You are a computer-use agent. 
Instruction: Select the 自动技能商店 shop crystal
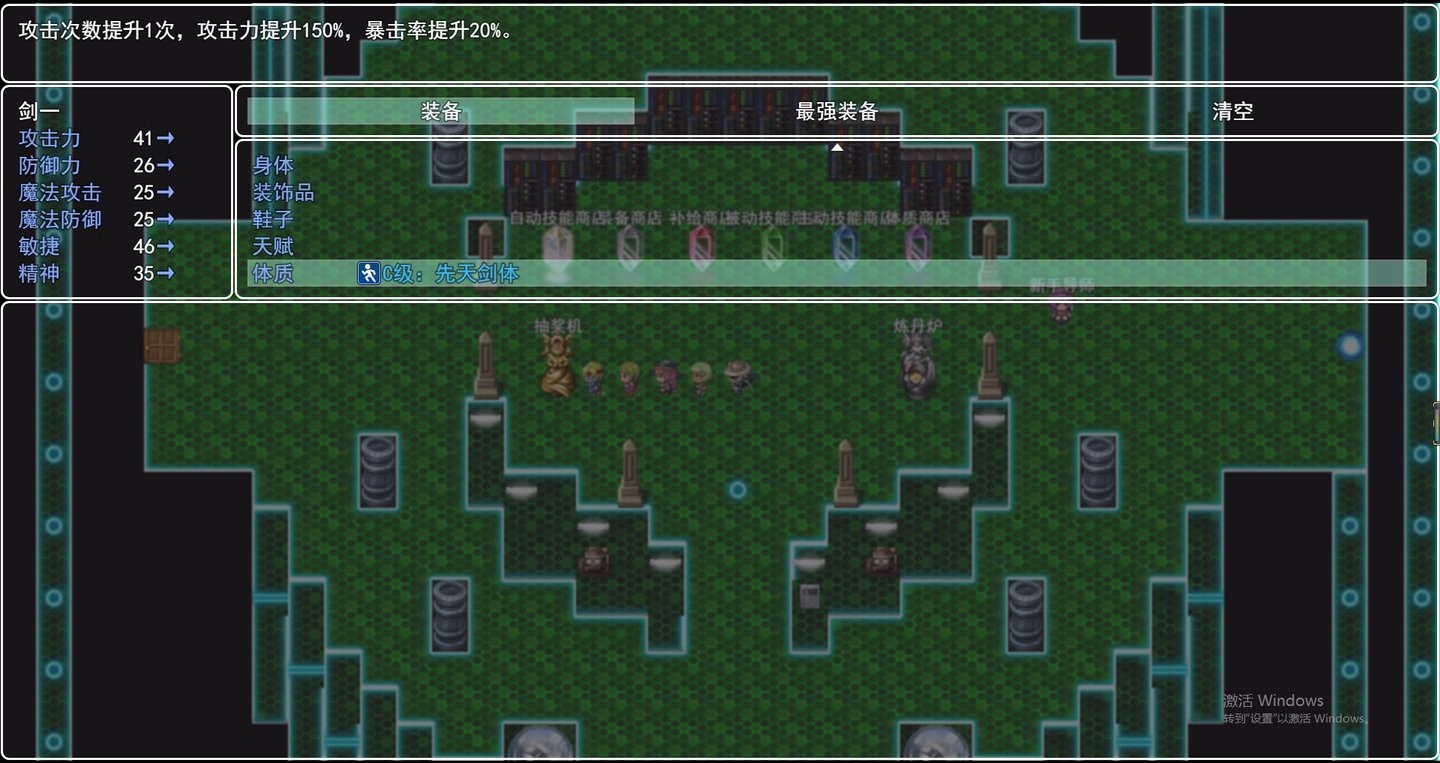pyautogui.click(x=556, y=245)
